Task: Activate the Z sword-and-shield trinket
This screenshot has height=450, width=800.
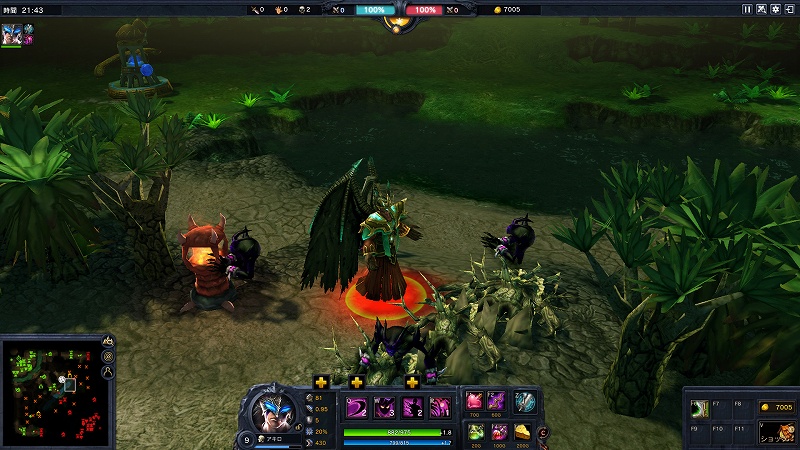Action: tap(525, 402)
